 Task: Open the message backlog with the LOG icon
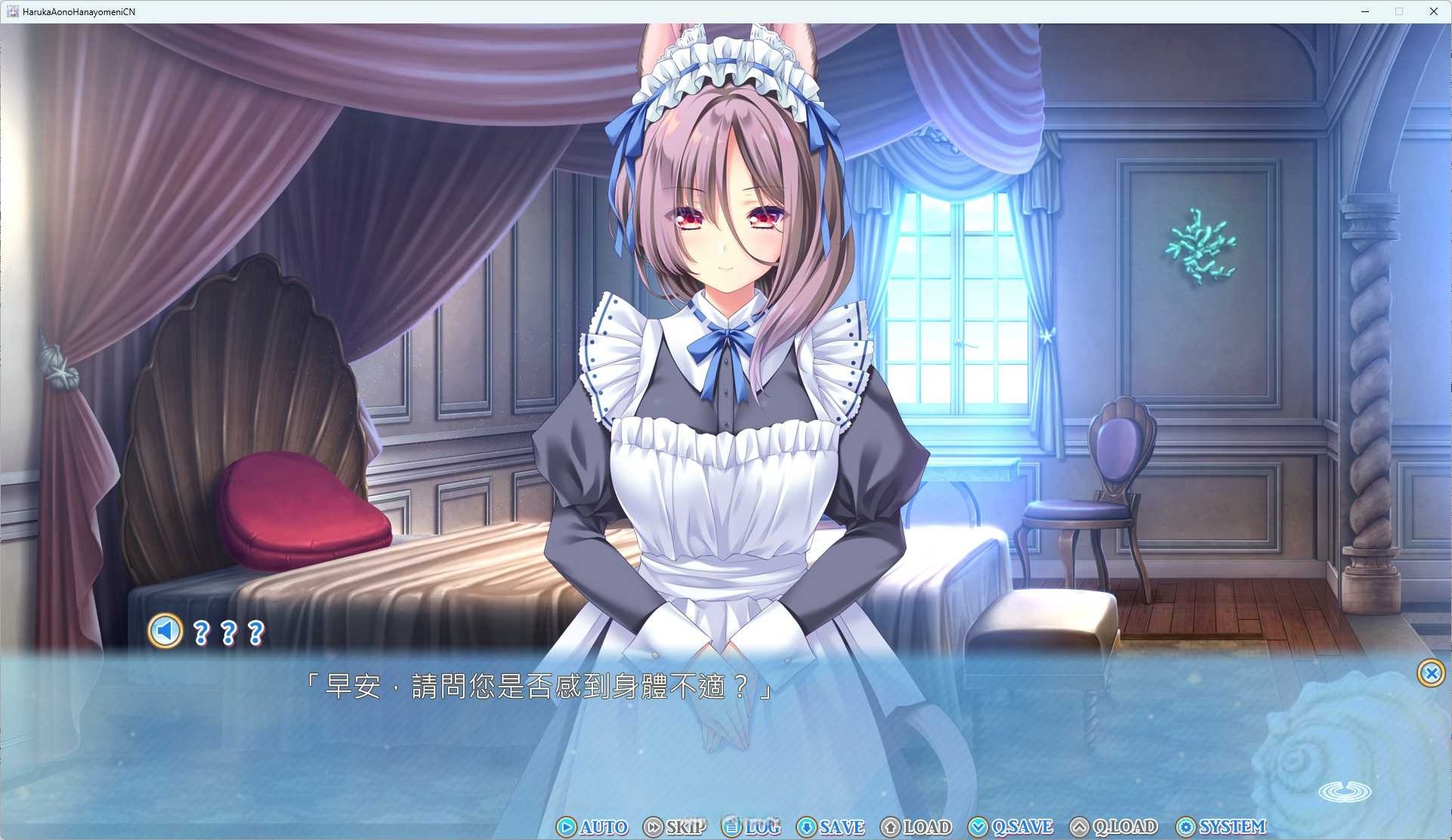pos(731,827)
